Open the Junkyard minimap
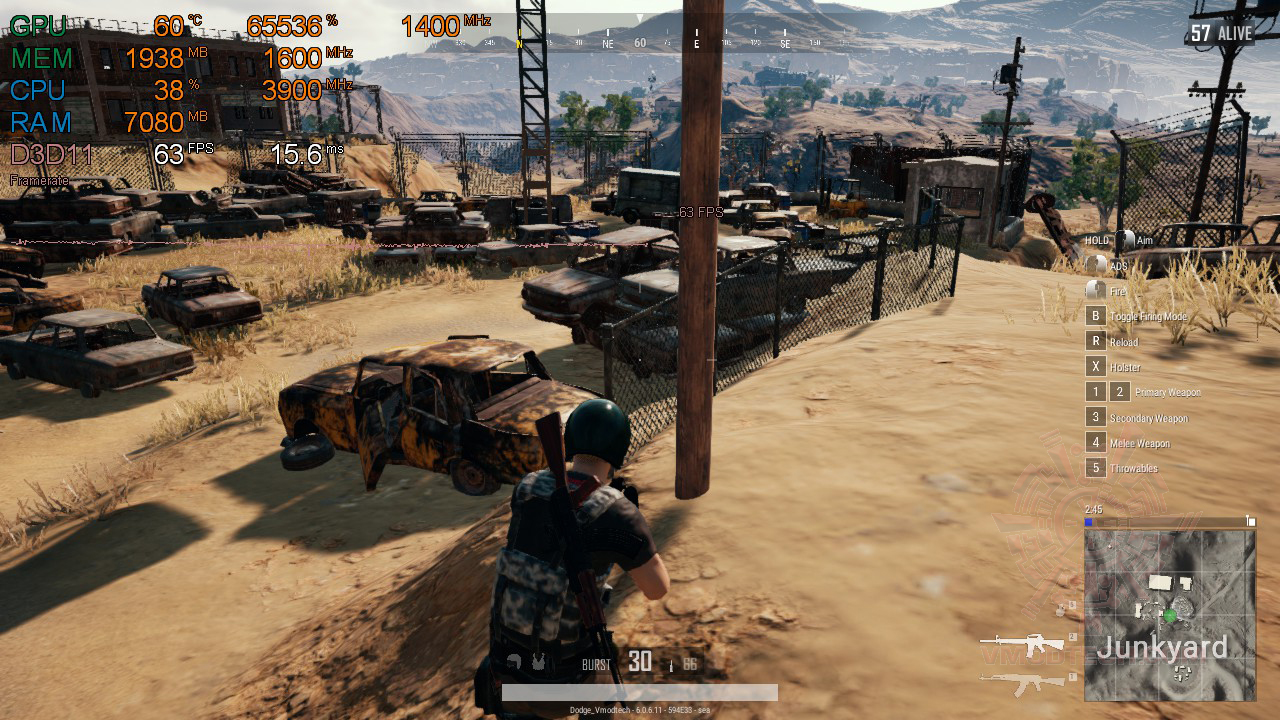The height and width of the screenshot is (720, 1280). (1169, 615)
